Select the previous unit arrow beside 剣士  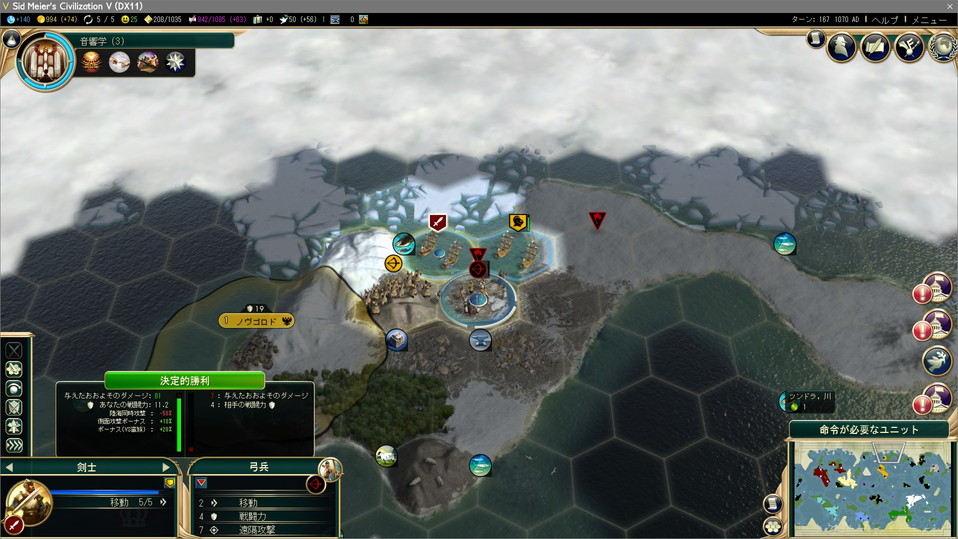(9, 467)
